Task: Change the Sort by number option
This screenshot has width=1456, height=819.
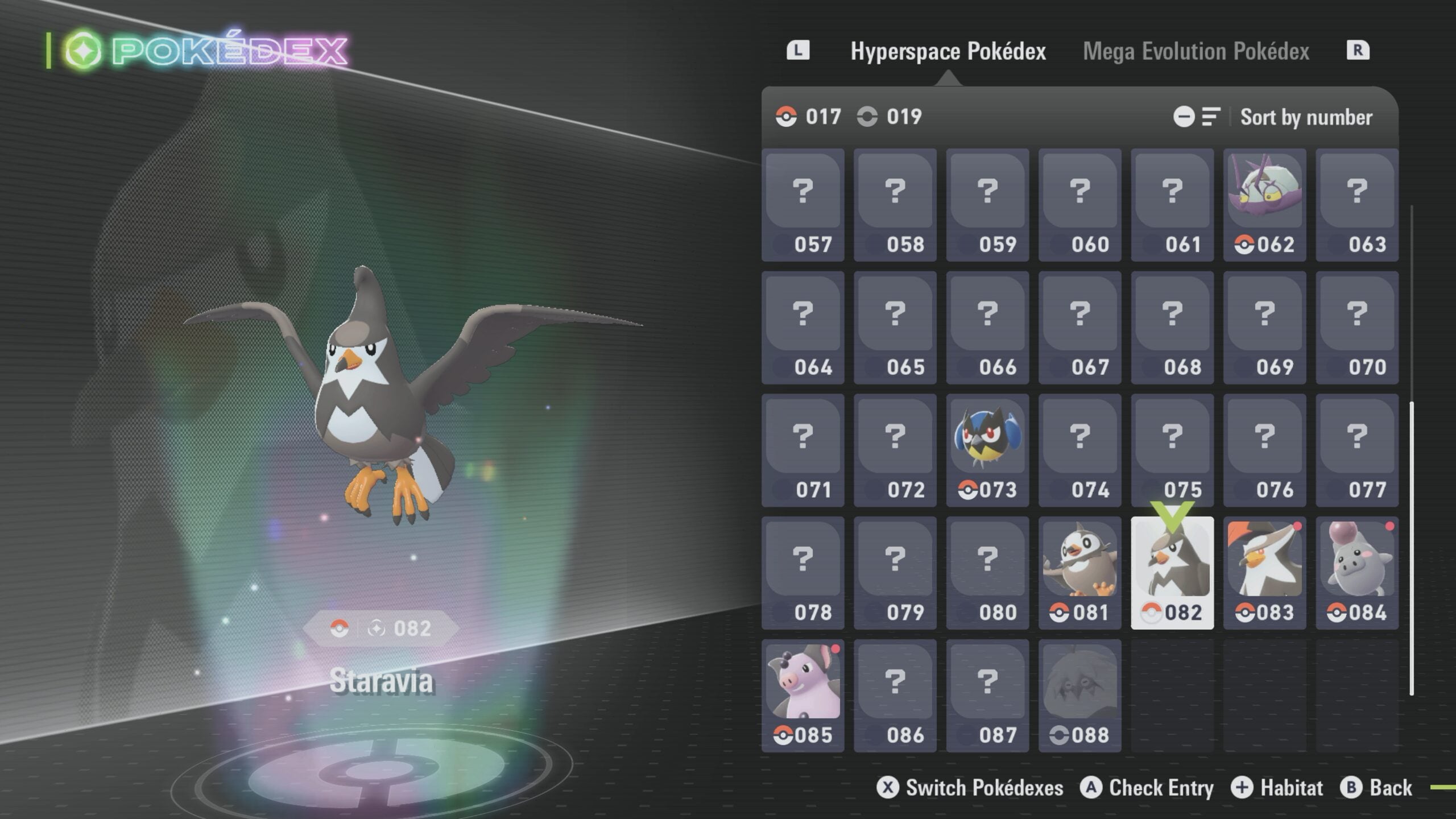Action: click(1306, 117)
